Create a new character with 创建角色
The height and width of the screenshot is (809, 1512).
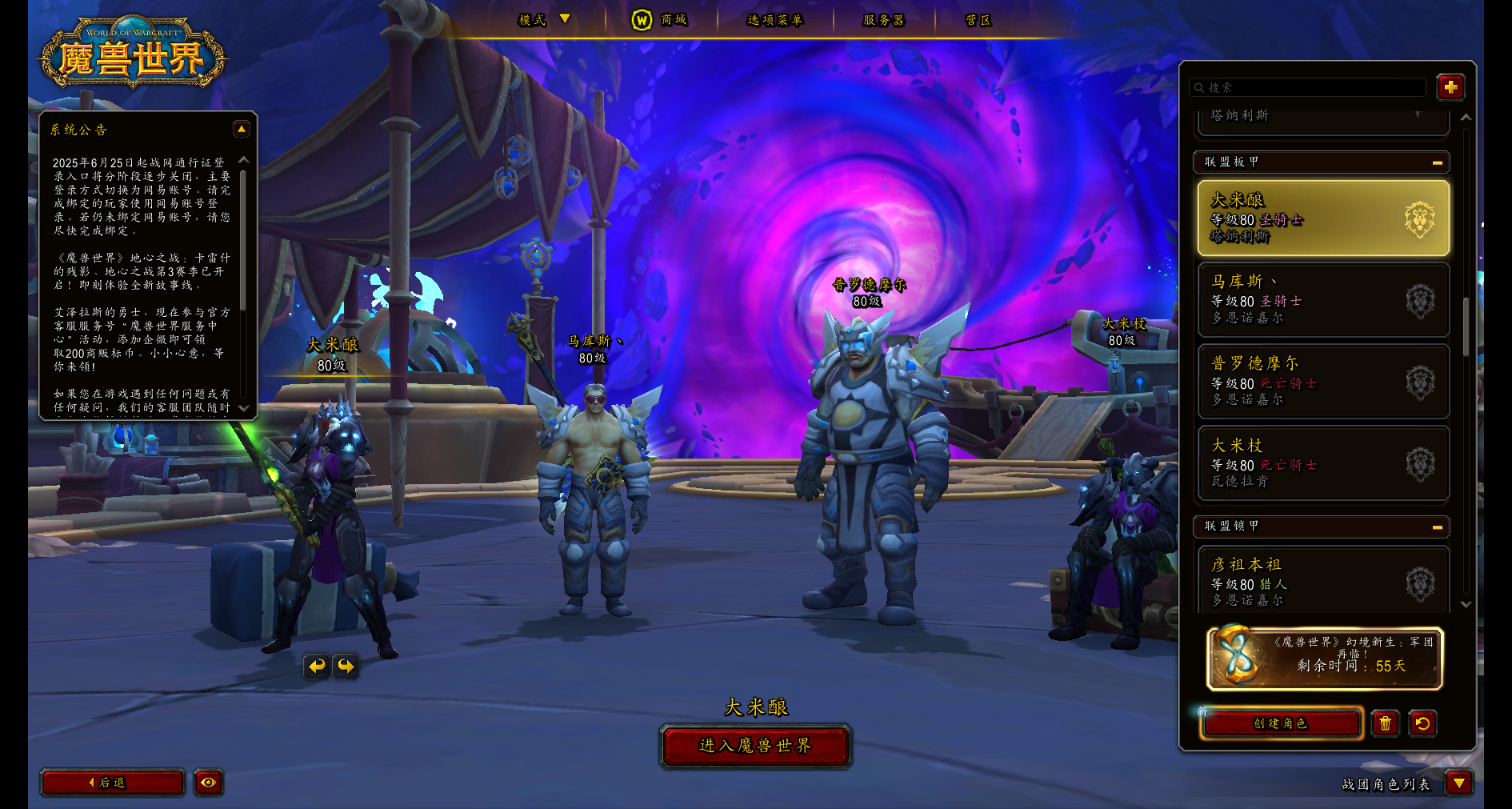[1280, 723]
